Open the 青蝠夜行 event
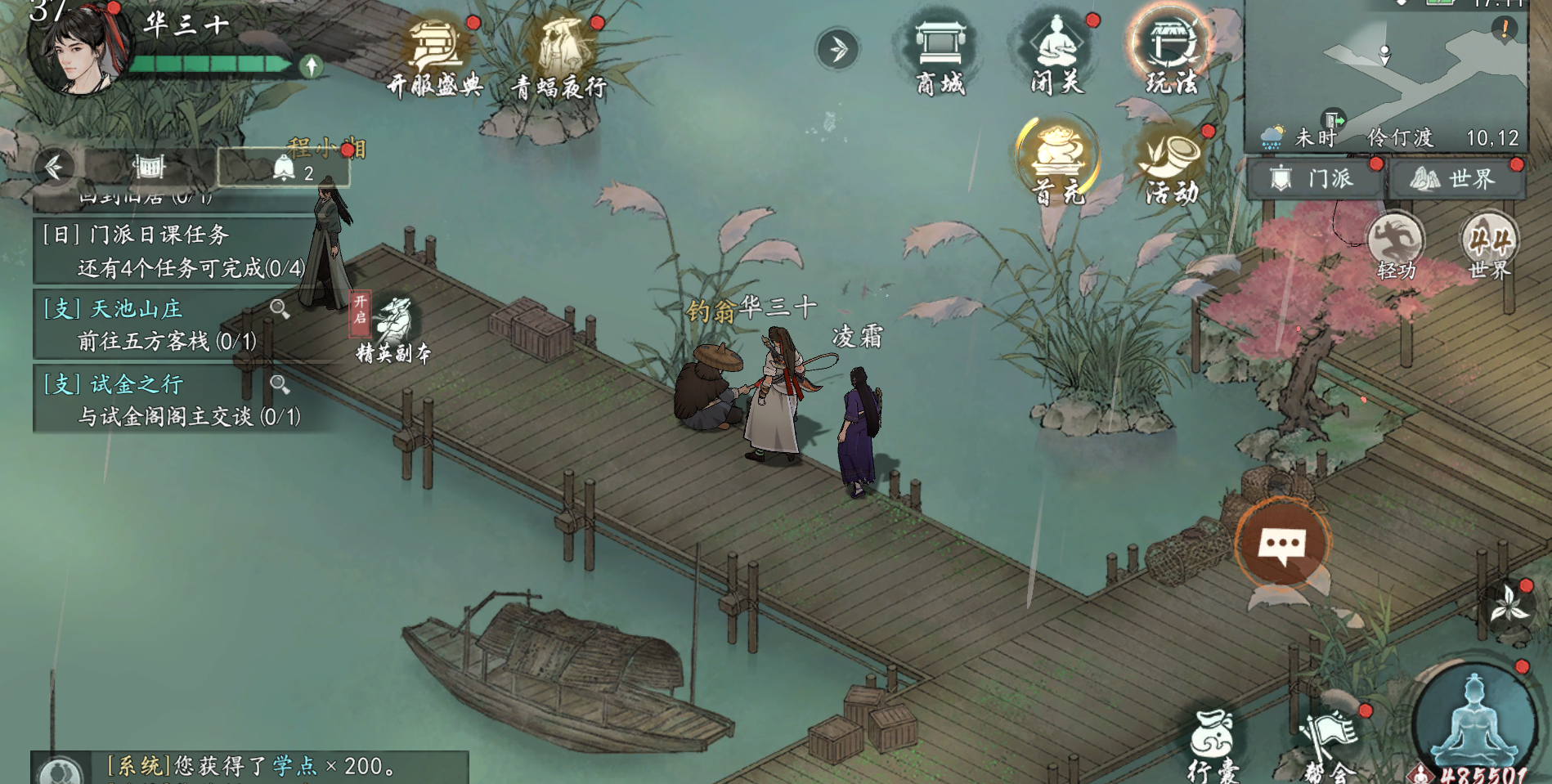Viewport: 1552px width, 784px height. pos(561,56)
